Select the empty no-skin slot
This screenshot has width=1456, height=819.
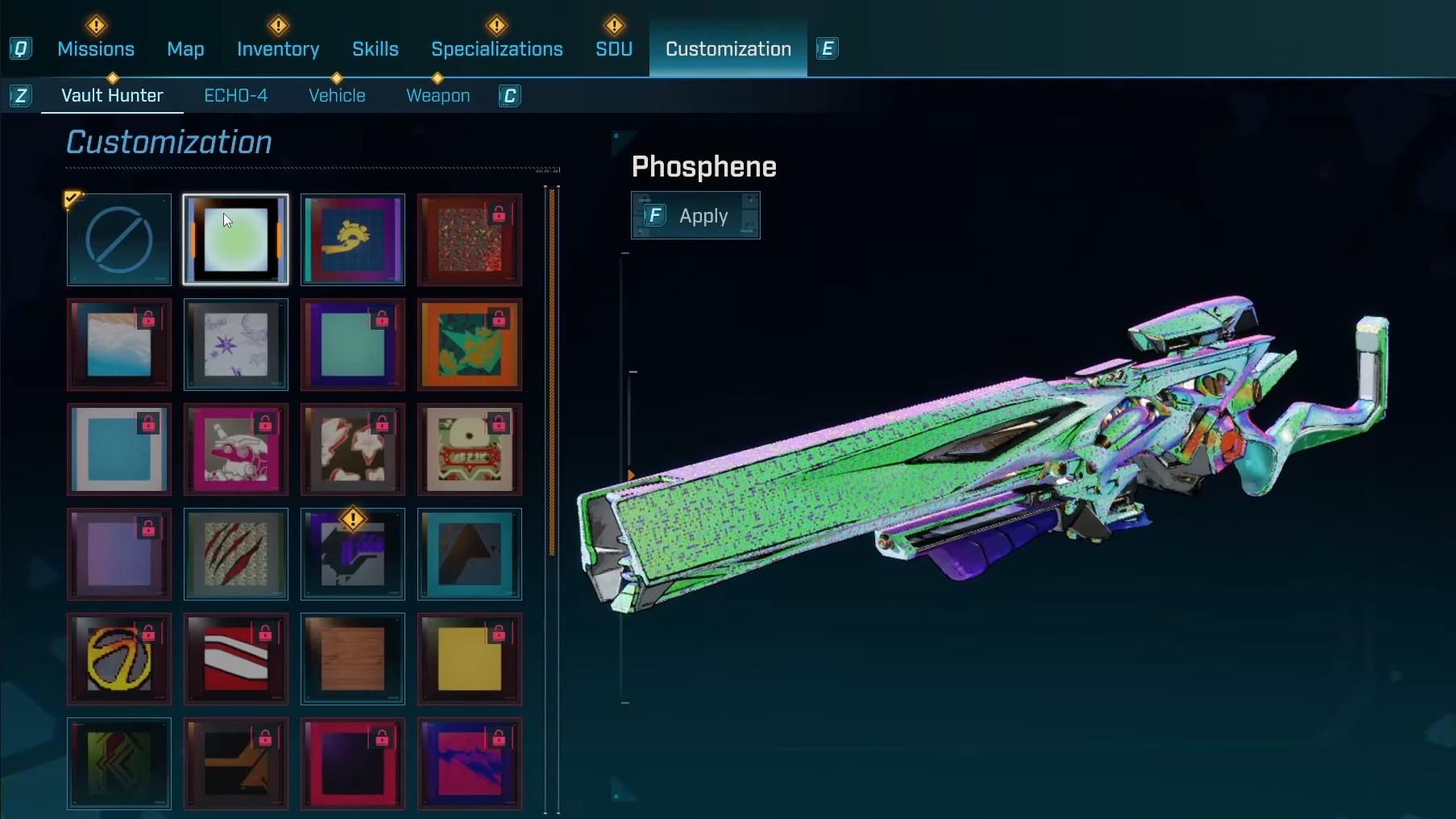click(119, 240)
